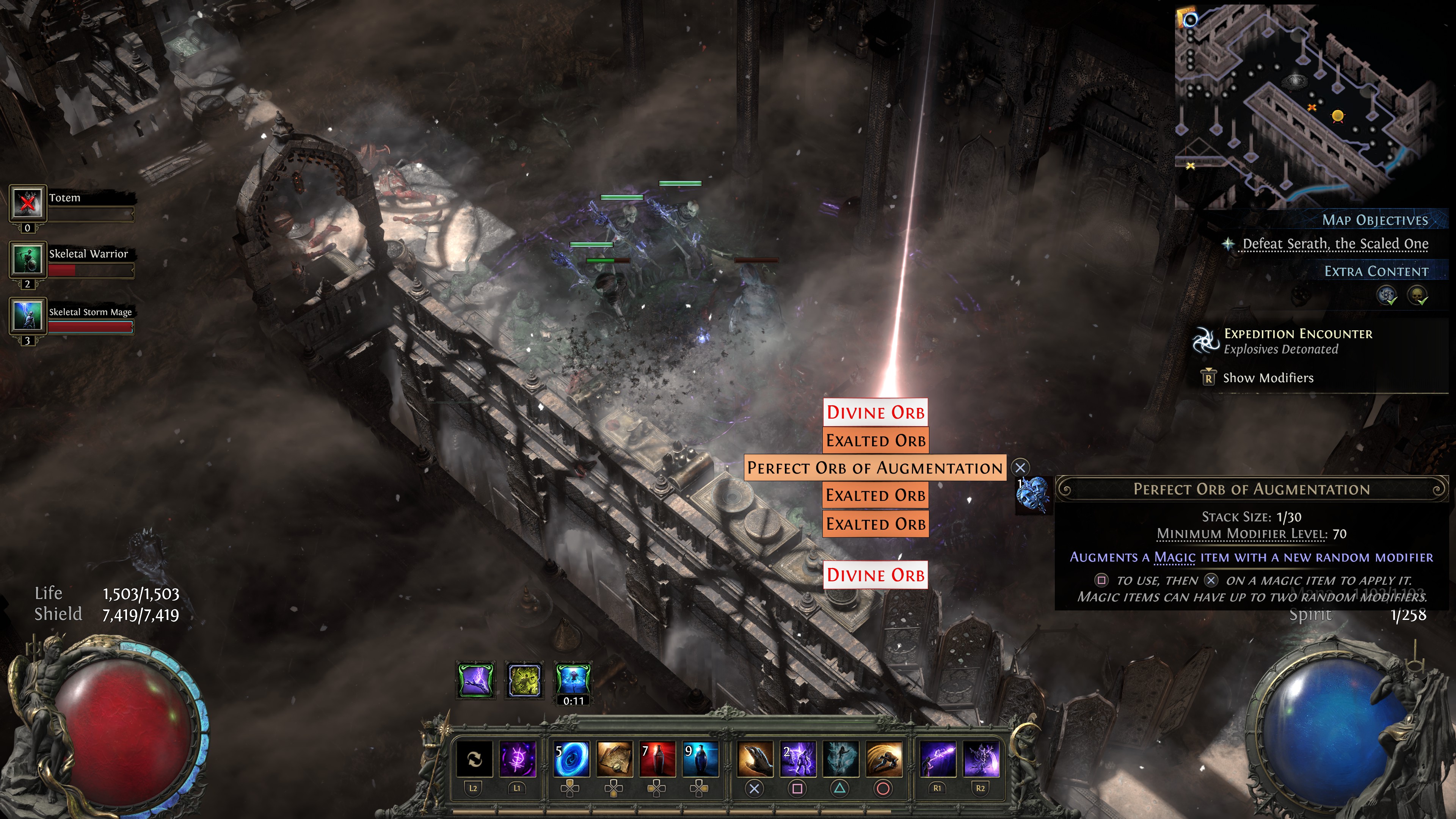The image size is (1456, 819).
Task: Activate the reaching hand interact skill
Action: click(x=755, y=759)
